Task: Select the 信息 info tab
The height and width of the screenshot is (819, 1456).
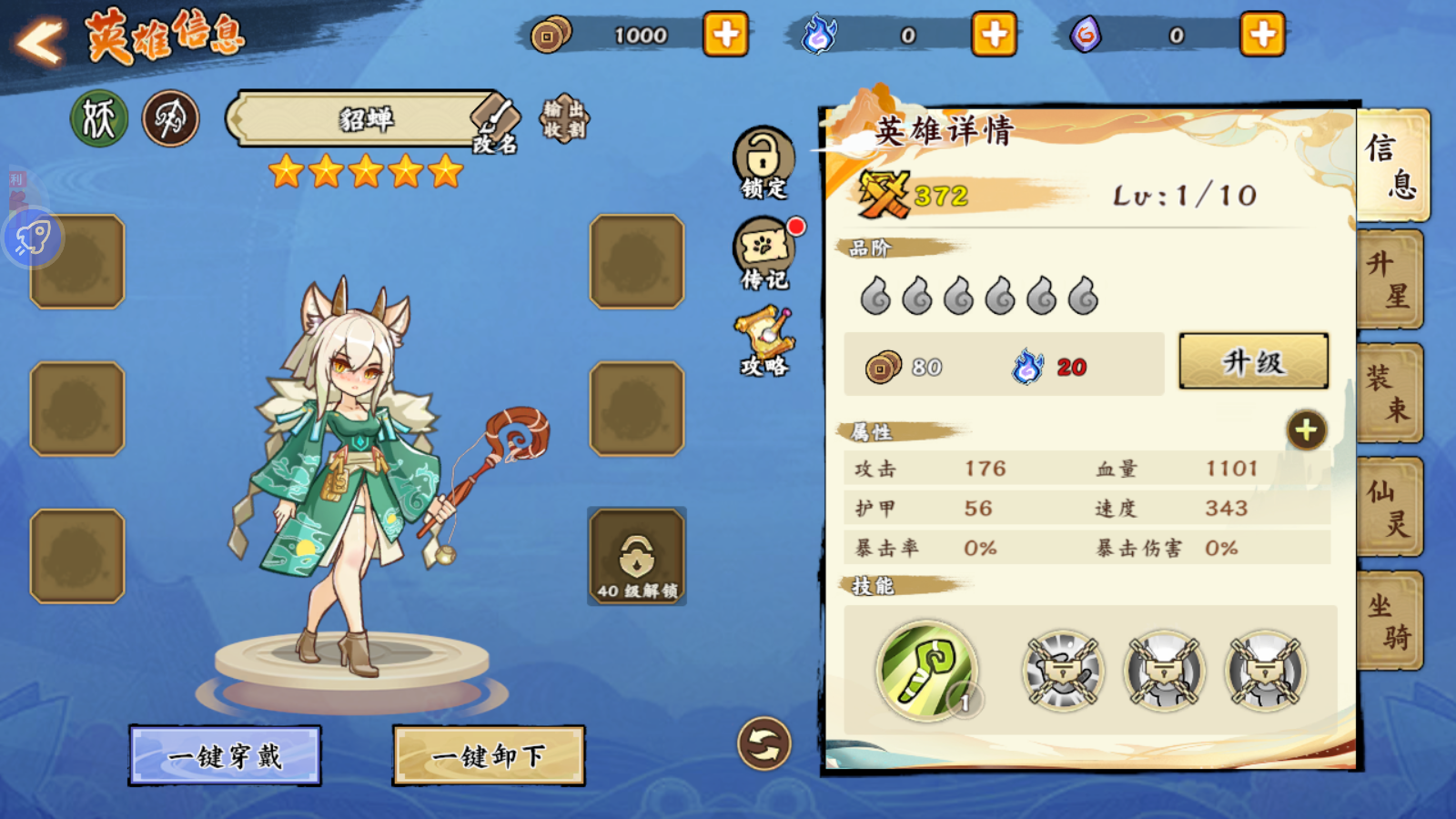Action: [1392, 165]
